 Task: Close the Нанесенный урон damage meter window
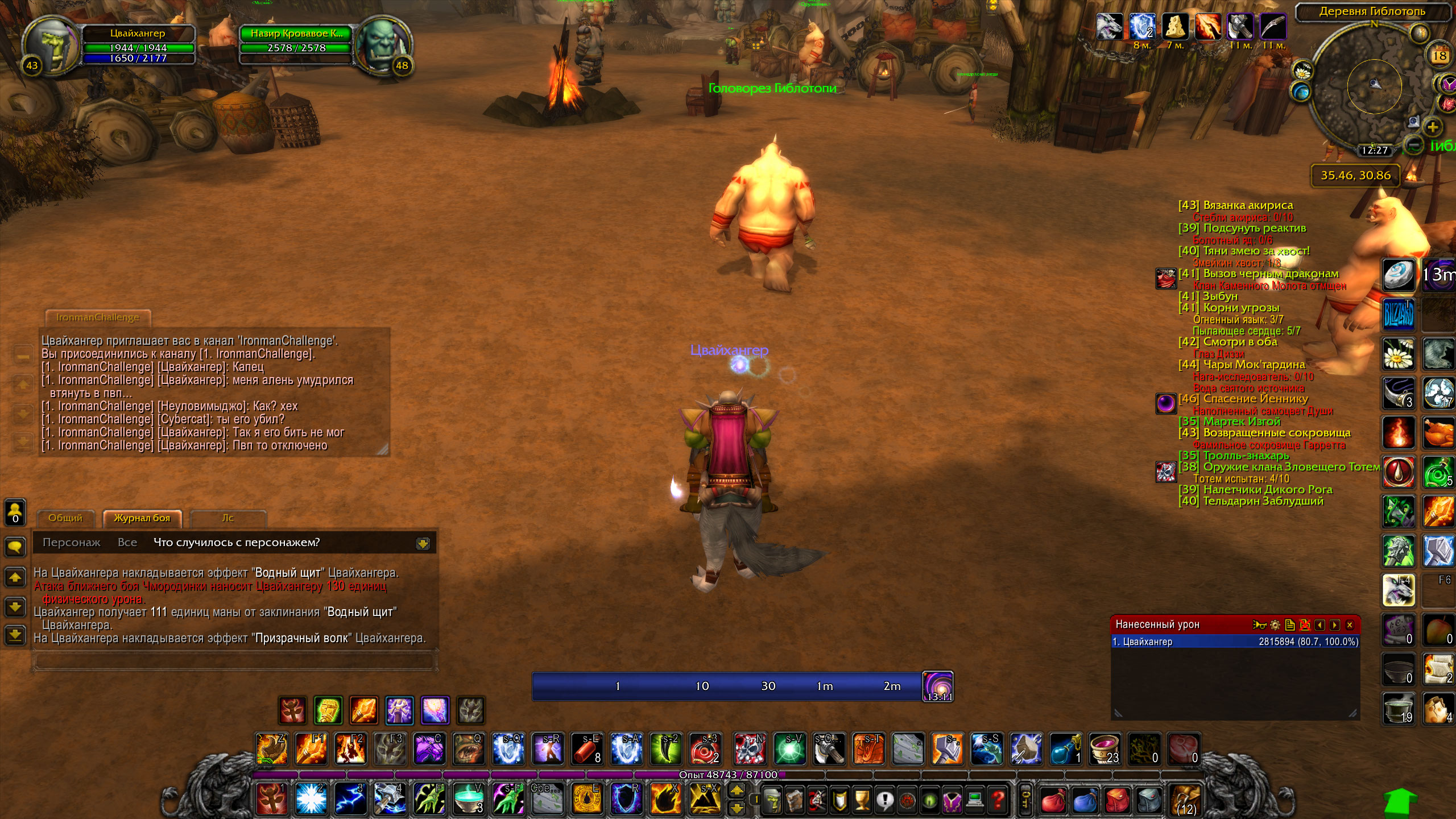(1350, 625)
